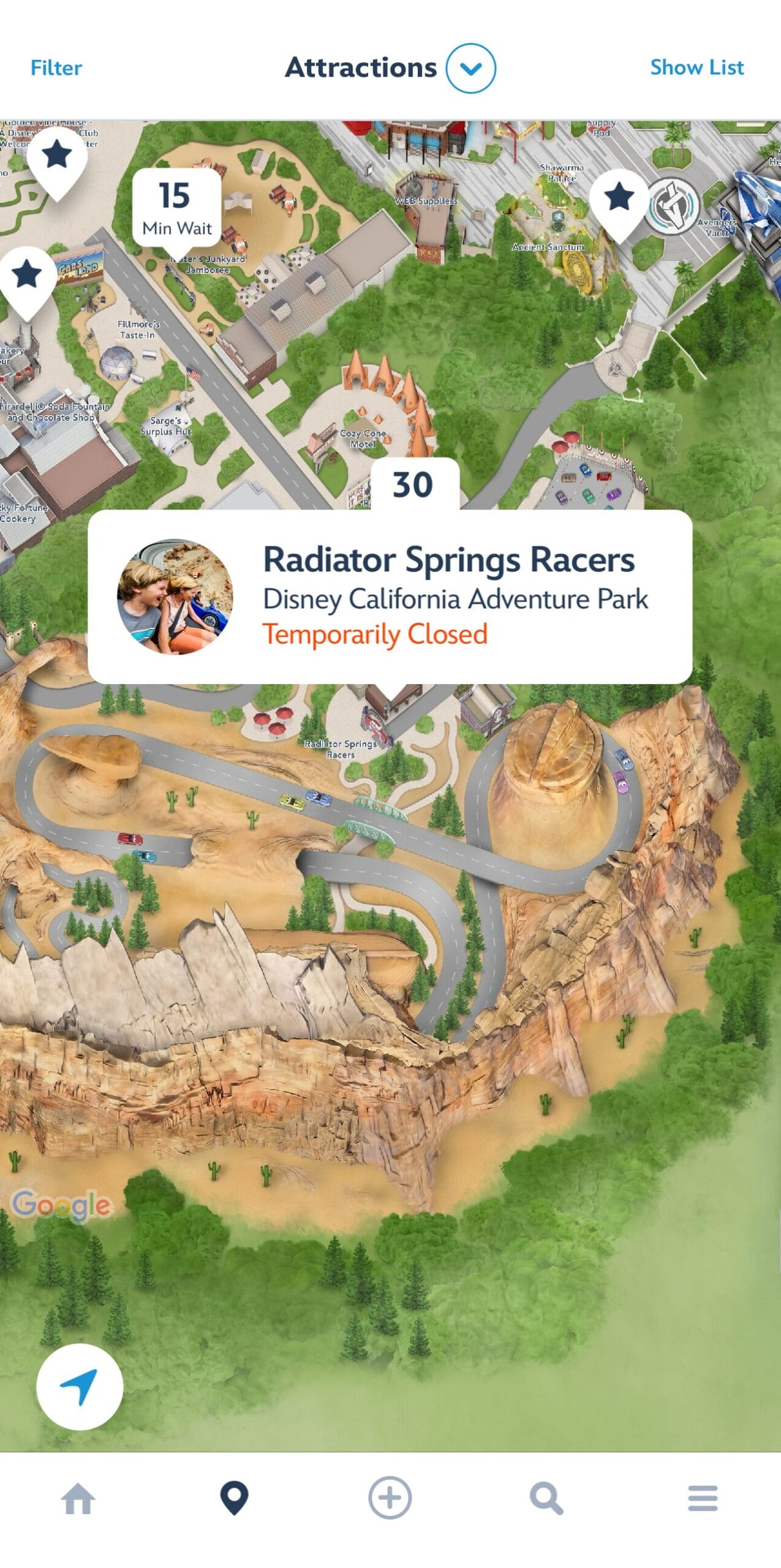
Task: Select the map pin tab
Action: coord(234,1499)
